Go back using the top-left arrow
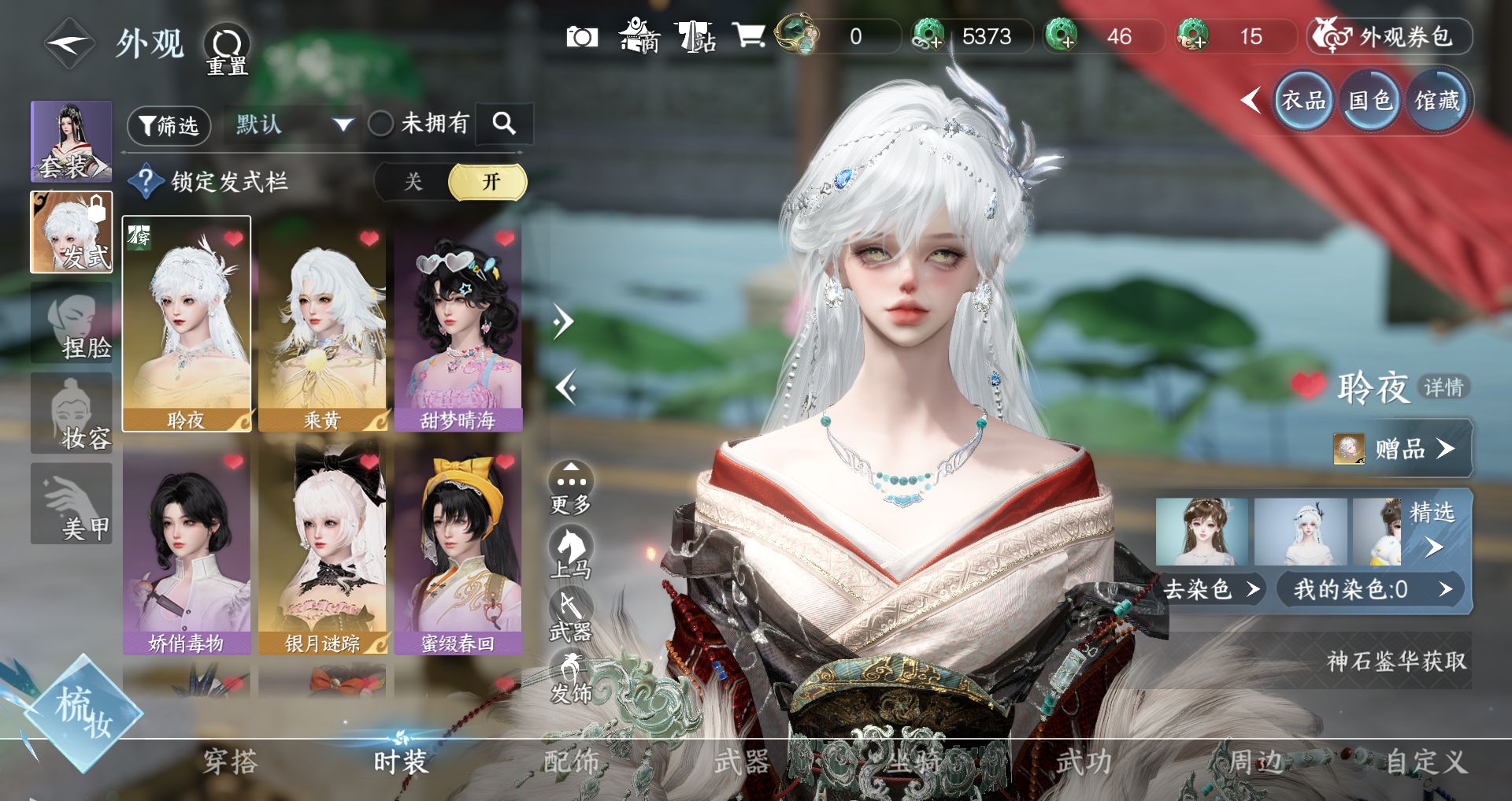 [x=69, y=43]
